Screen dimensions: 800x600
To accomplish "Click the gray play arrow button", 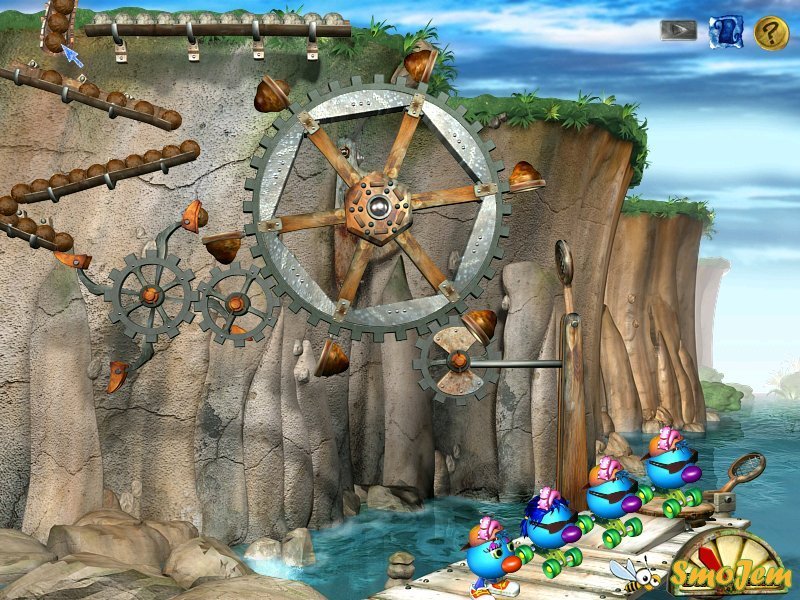I will (678, 30).
